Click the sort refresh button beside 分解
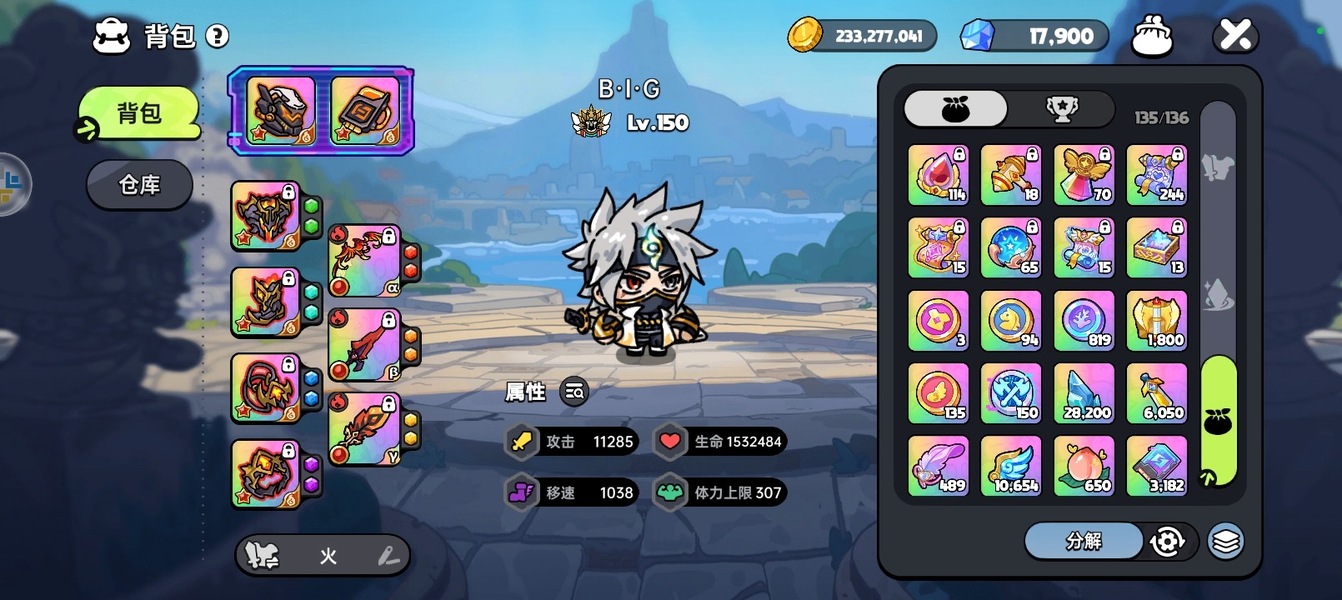The height and width of the screenshot is (600, 1342). point(1167,541)
